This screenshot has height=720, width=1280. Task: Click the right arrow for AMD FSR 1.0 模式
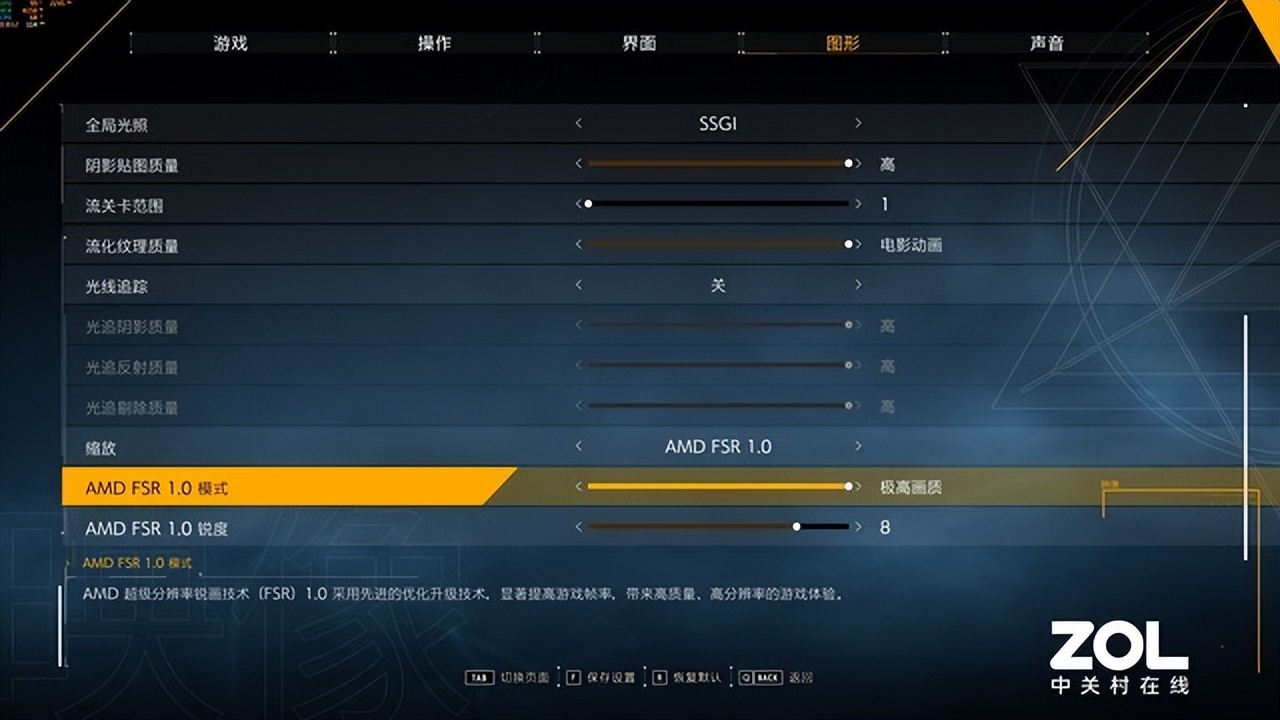[858, 487]
